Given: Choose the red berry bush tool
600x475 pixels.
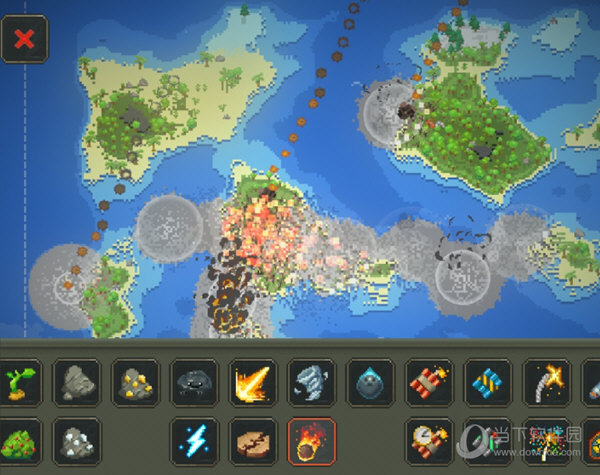Looking at the screenshot, I should pos(20,441).
